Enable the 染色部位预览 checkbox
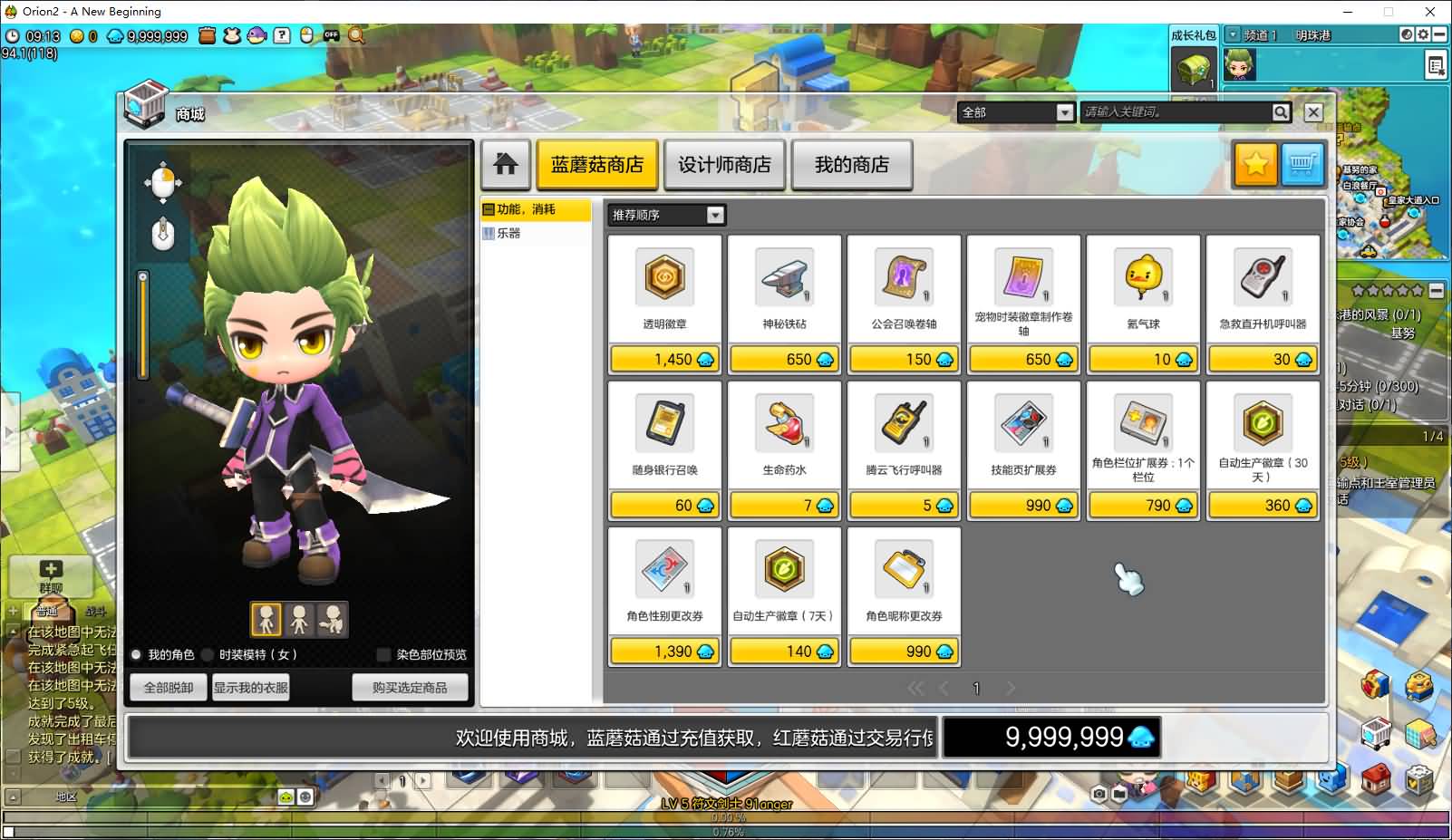This screenshot has height=840, width=1452. 383,654
